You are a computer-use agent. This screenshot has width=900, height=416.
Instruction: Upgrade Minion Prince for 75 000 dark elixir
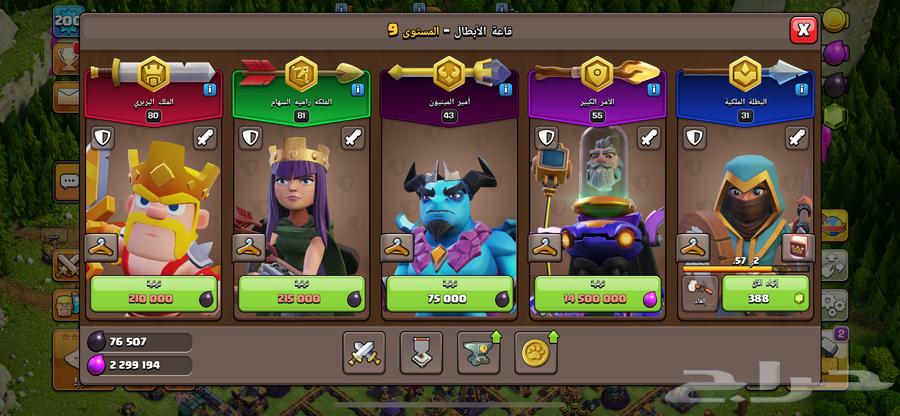tap(444, 296)
